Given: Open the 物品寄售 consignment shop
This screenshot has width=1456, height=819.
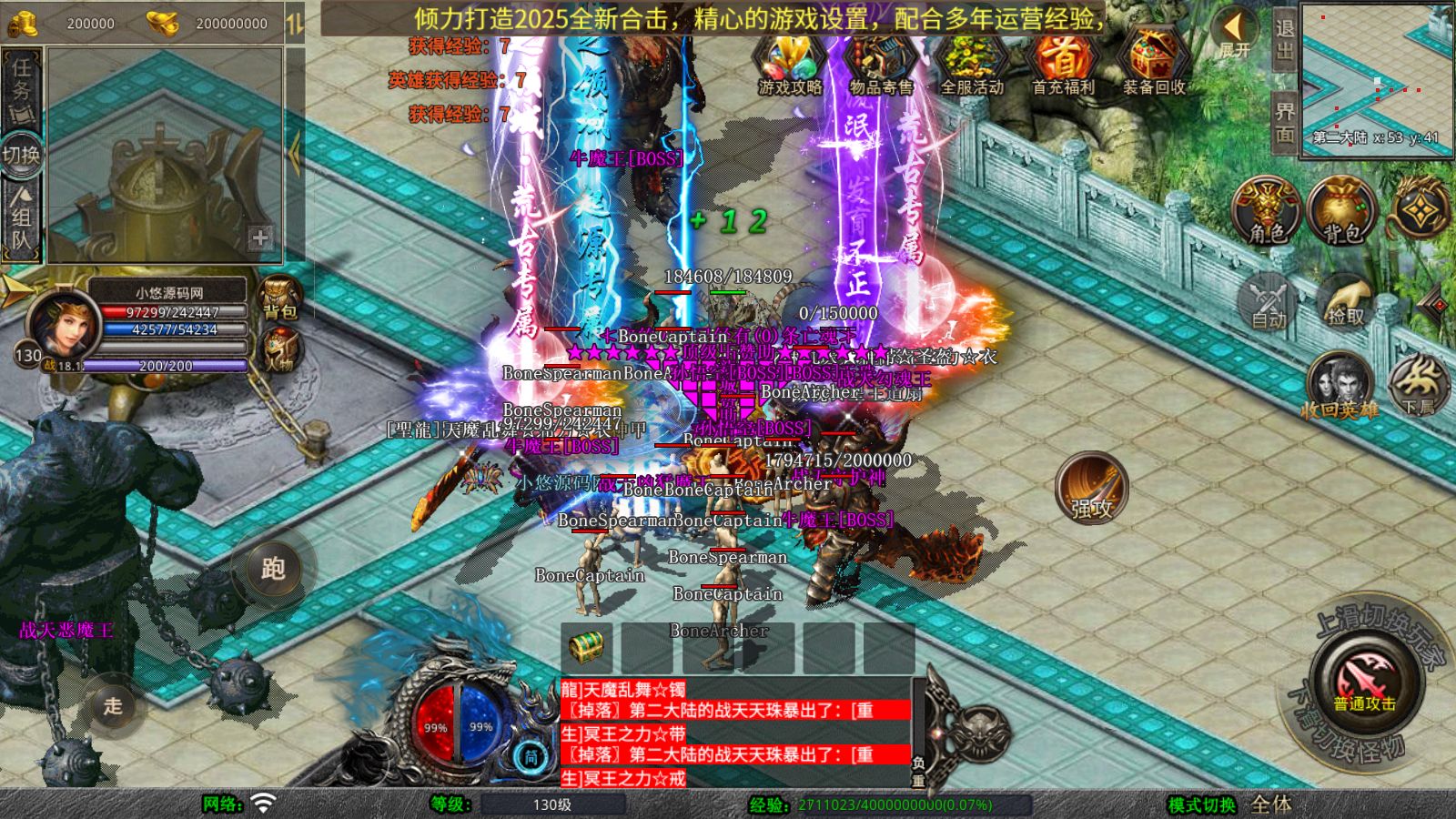Looking at the screenshot, I should pos(880,62).
